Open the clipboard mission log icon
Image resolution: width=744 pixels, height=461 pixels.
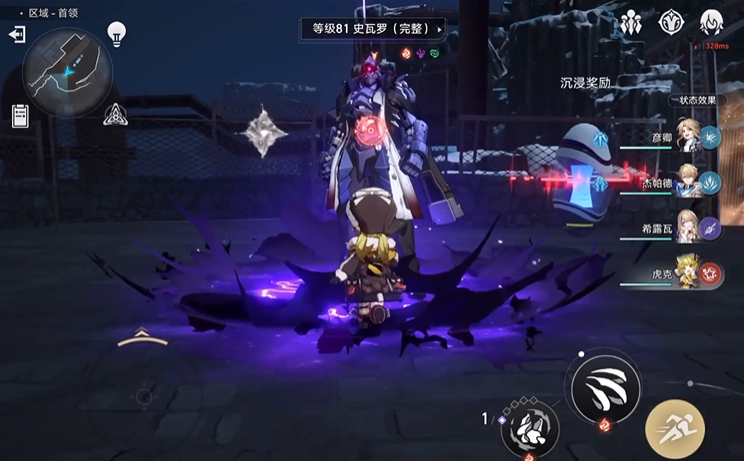tap(19, 115)
